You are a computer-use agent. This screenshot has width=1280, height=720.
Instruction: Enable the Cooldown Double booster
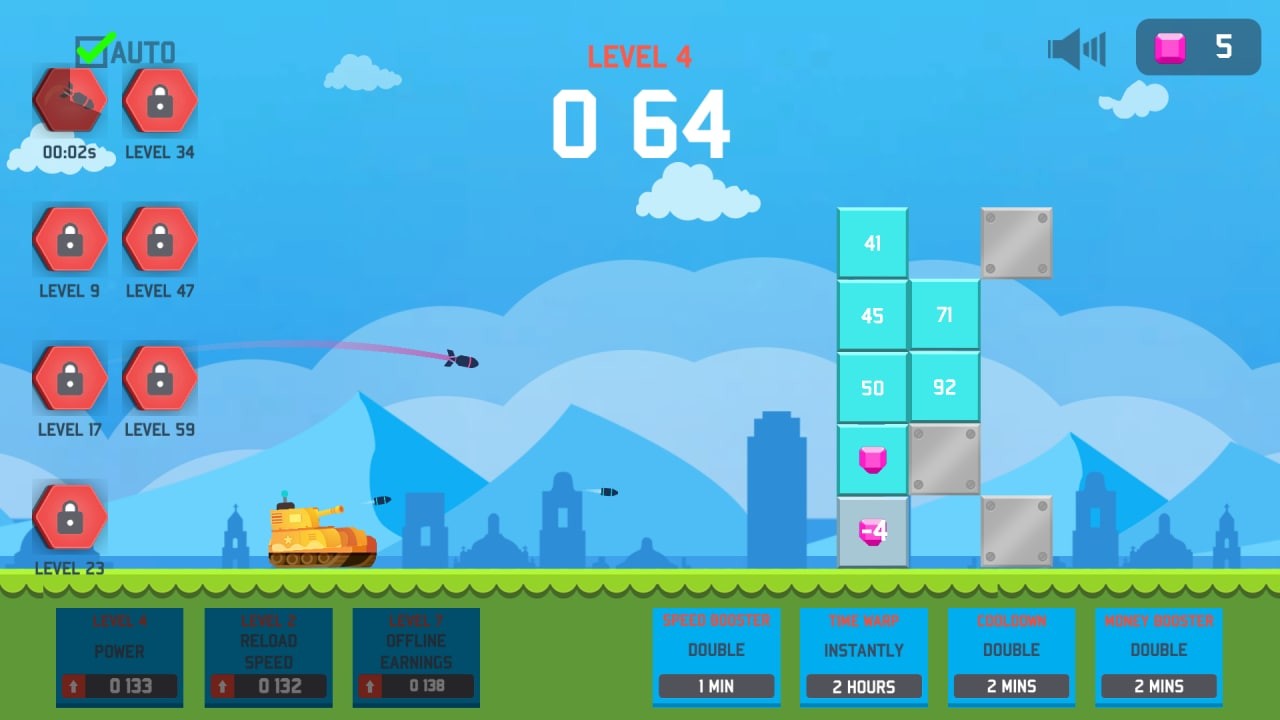point(1012,657)
